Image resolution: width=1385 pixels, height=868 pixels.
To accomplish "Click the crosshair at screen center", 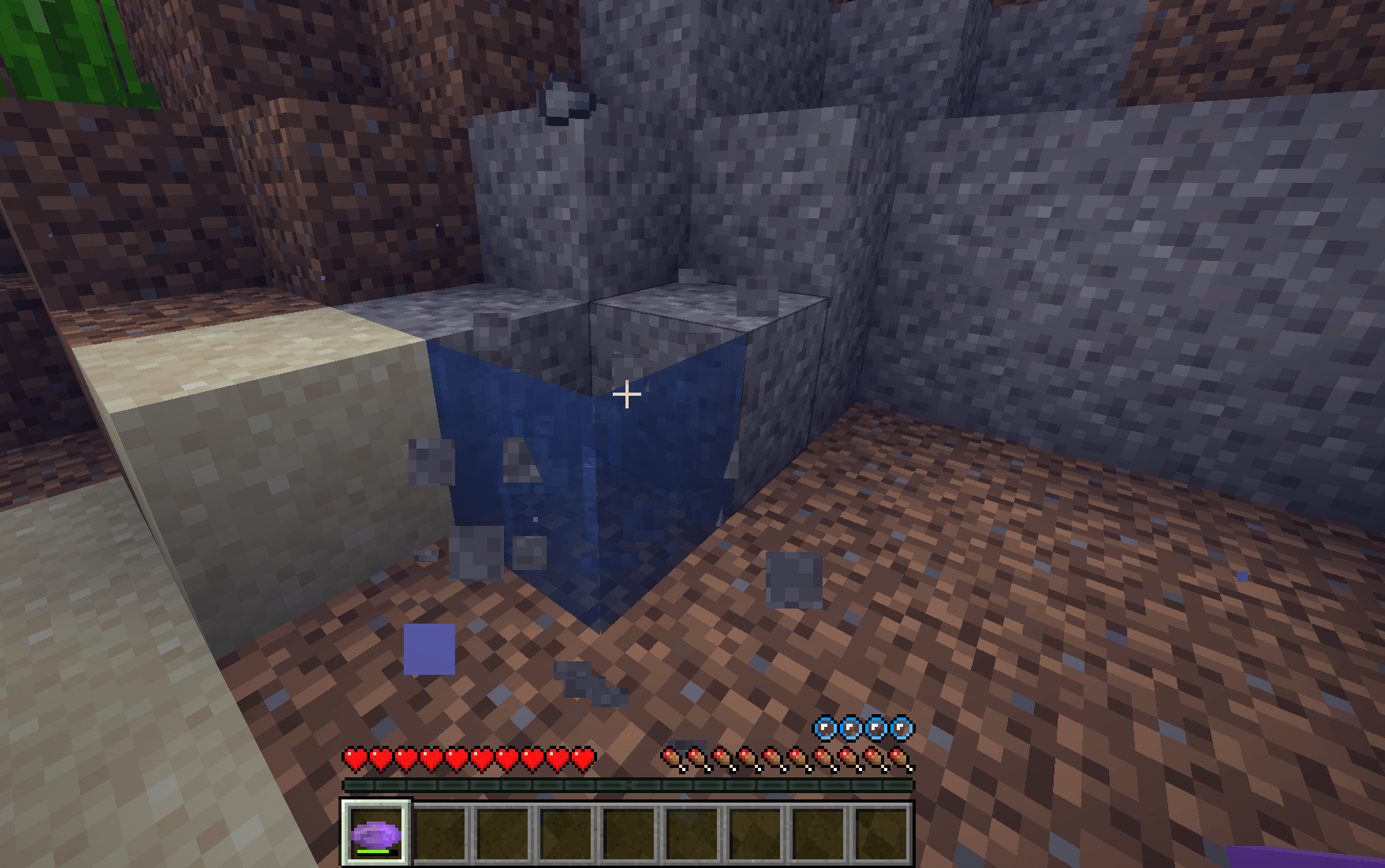I will [627, 393].
